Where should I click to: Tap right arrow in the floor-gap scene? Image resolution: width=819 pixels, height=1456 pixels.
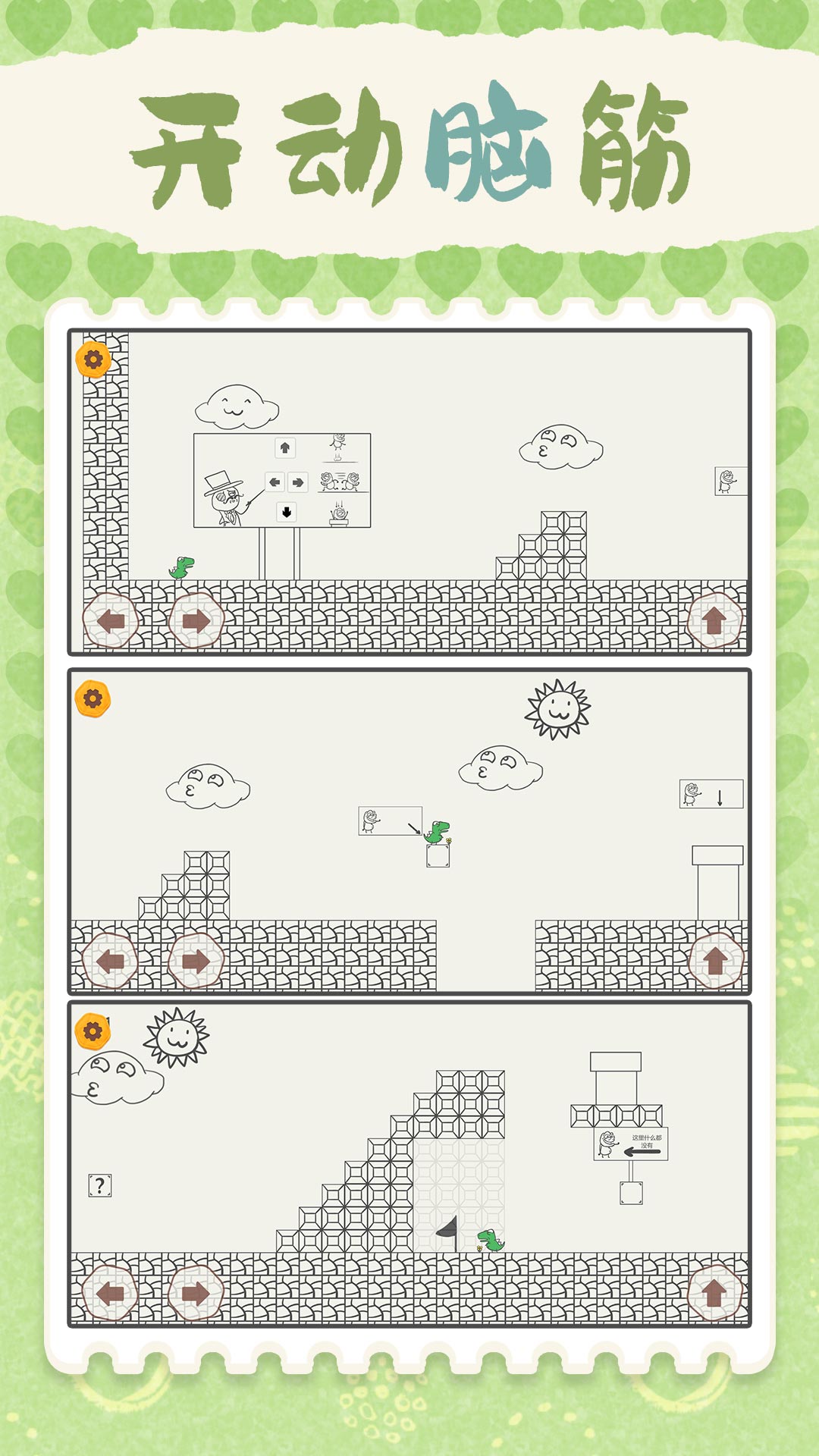click(196, 961)
